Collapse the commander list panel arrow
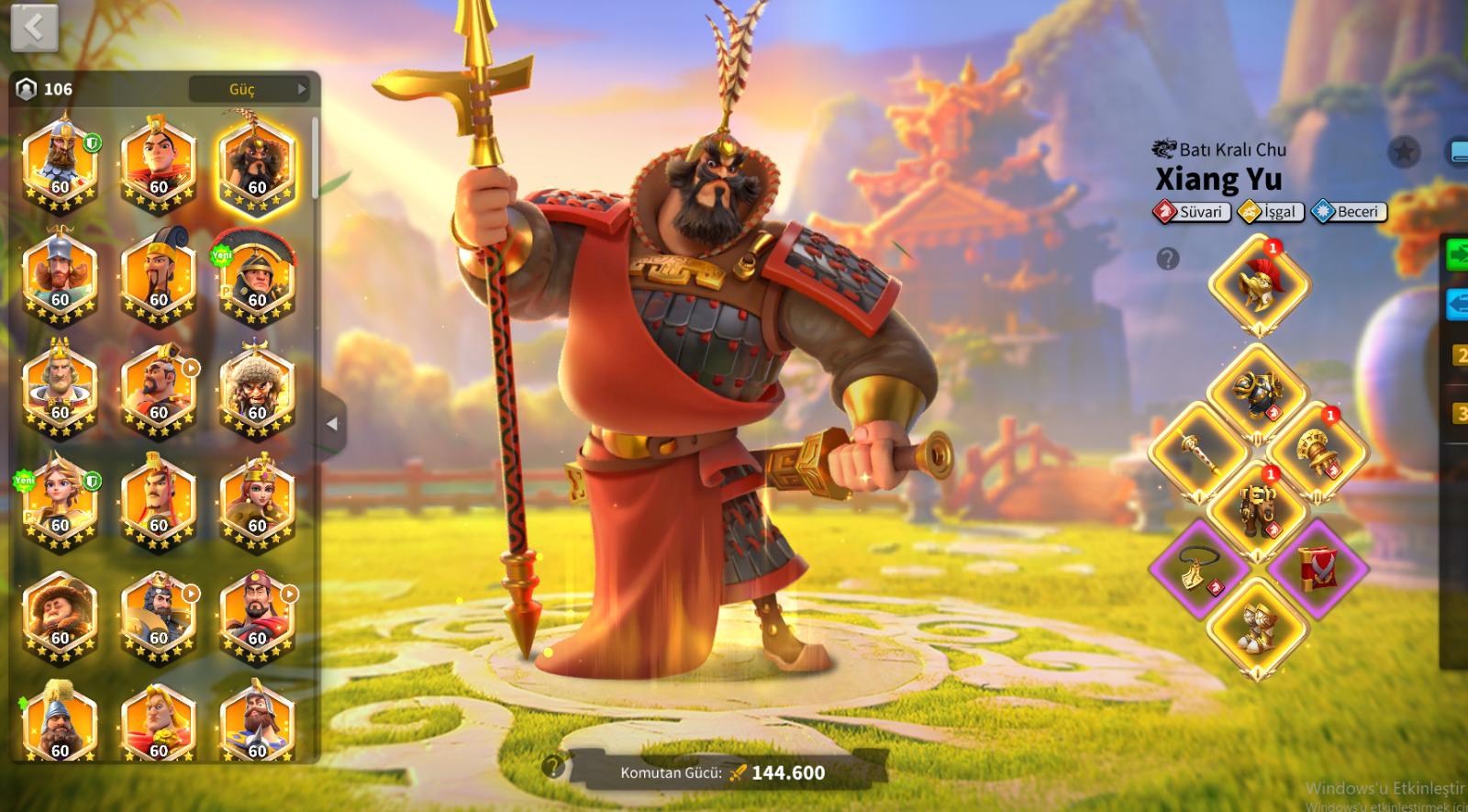1468x812 pixels. click(332, 424)
